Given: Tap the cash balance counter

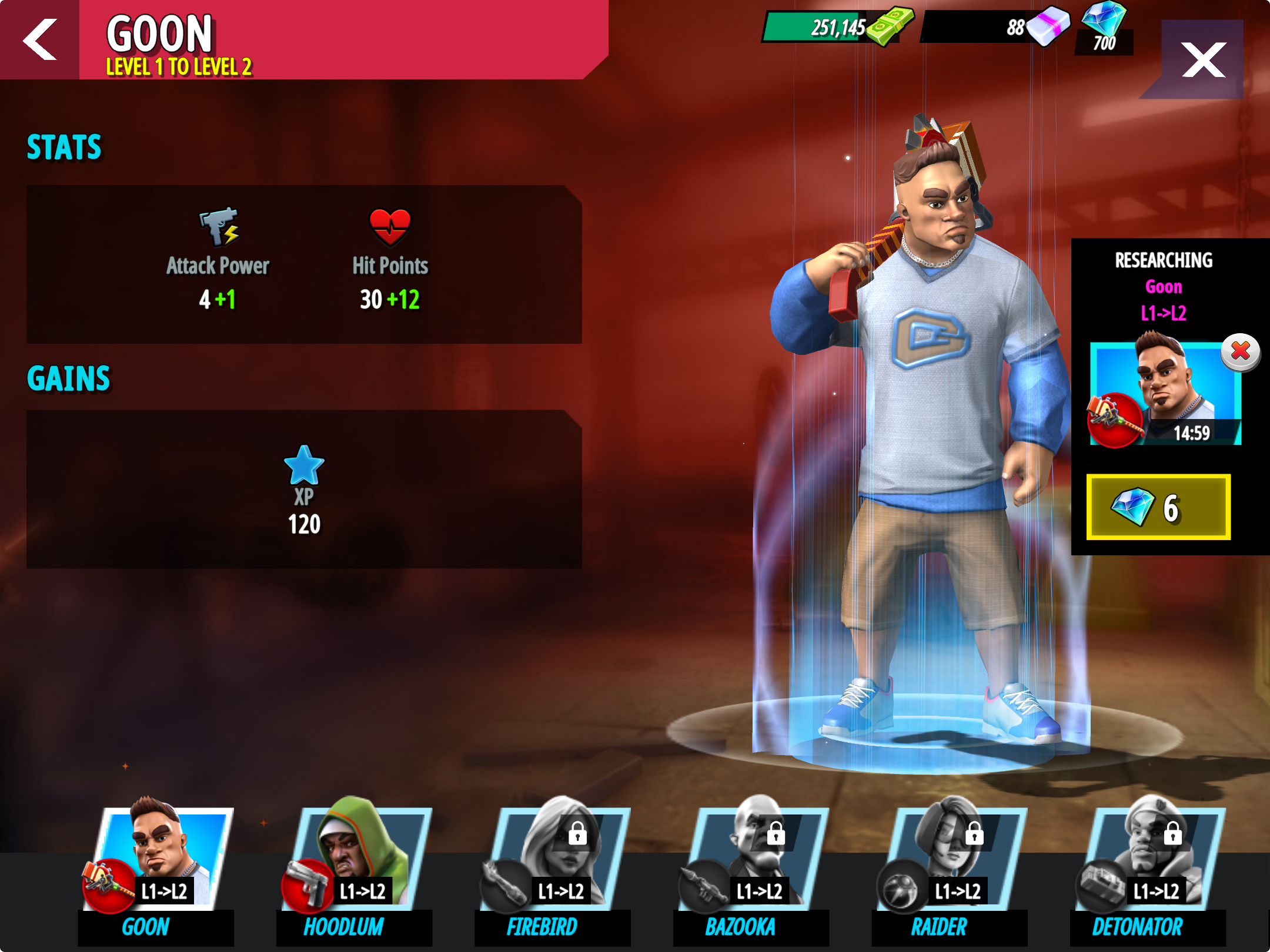Looking at the screenshot, I should coord(835,27).
